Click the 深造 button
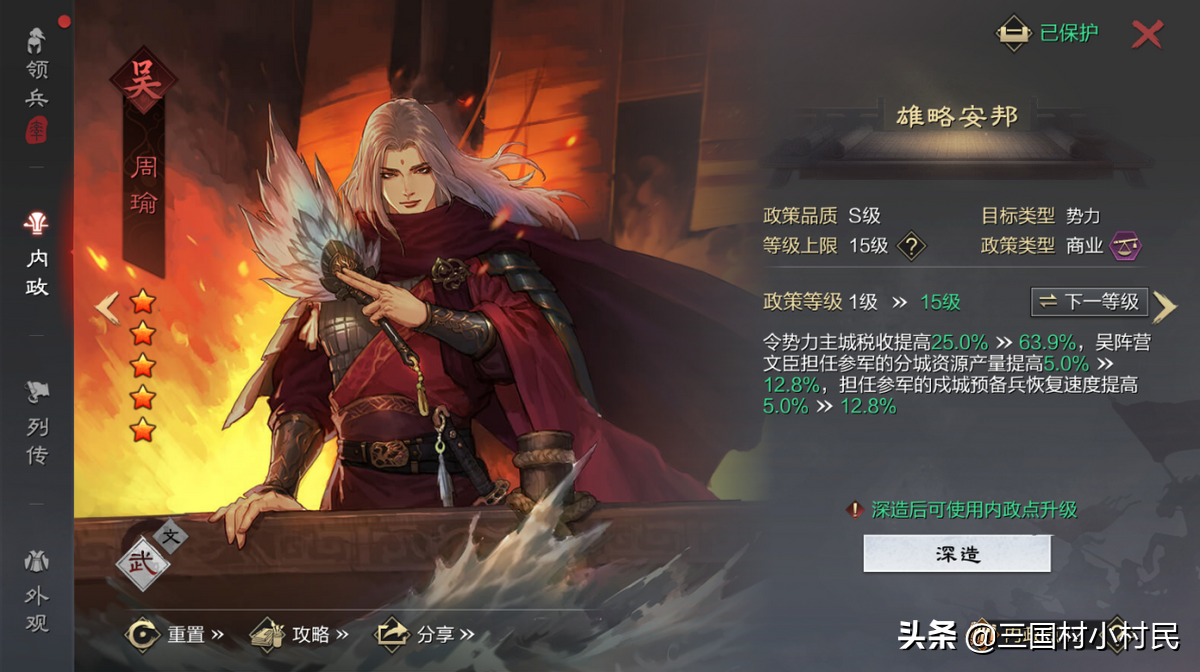 [957, 553]
